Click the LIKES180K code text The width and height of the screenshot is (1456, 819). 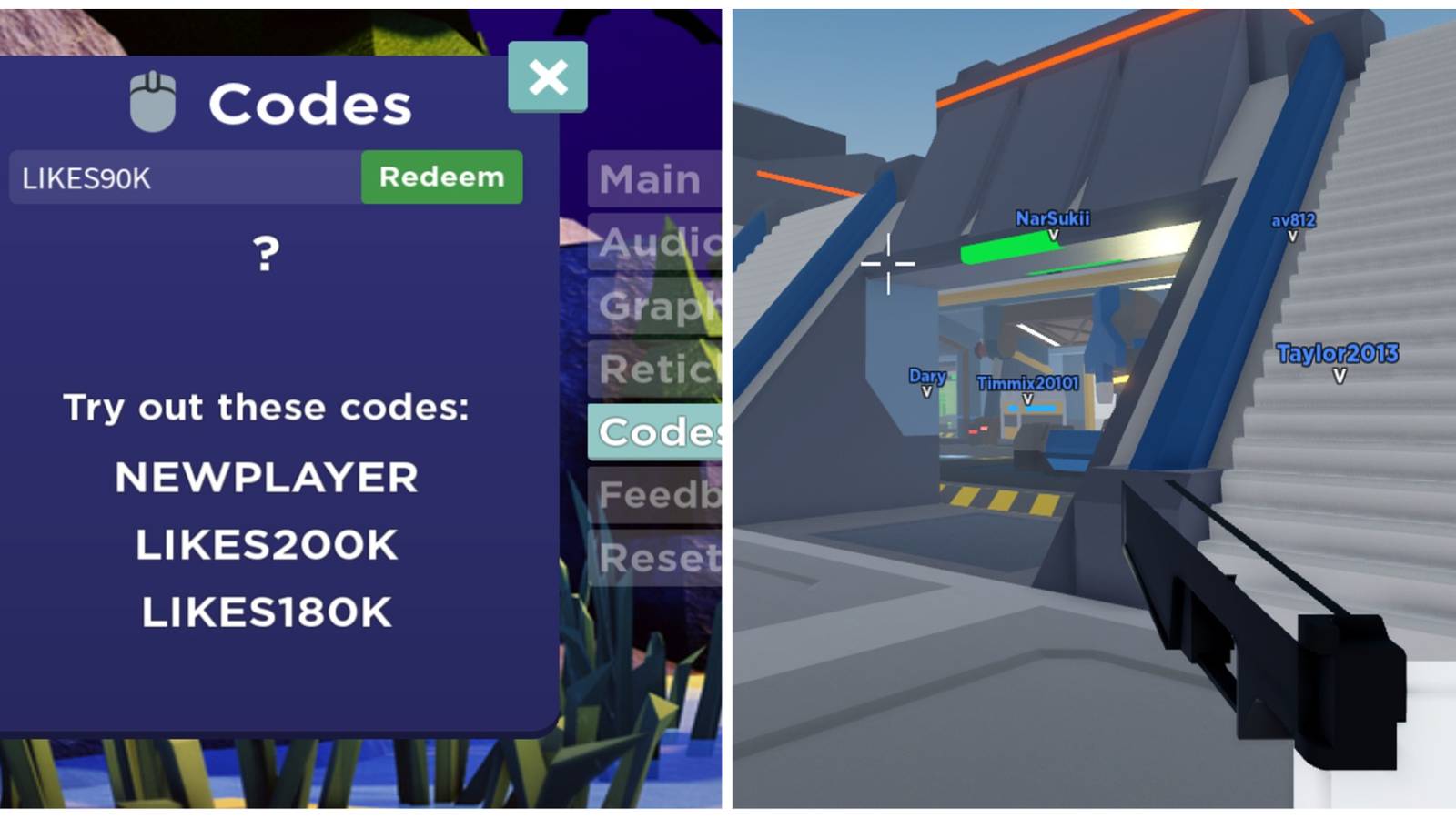pyautogui.click(x=264, y=612)
